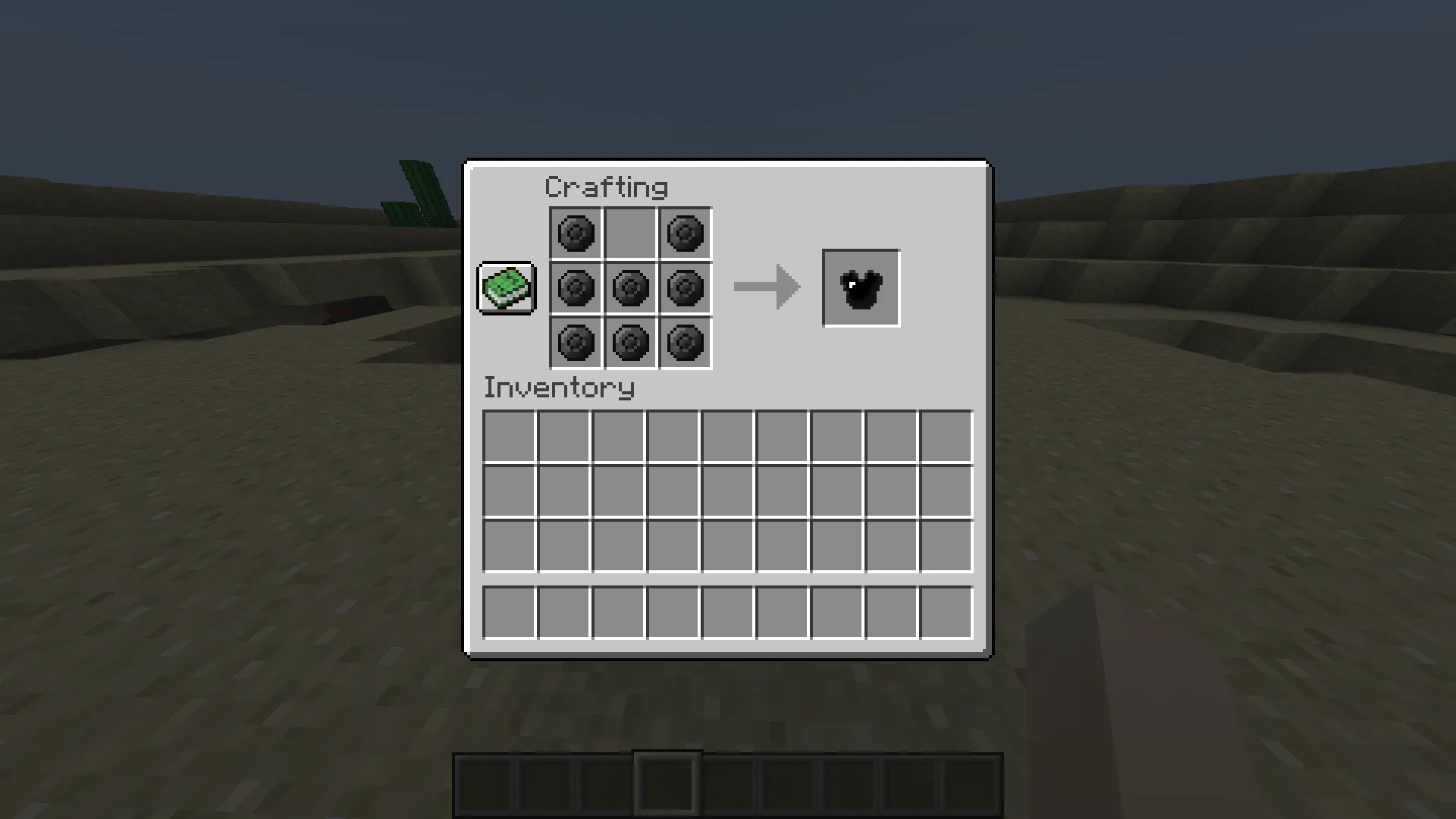Click an empty slot in the middle inventory row

click(726, 491)
